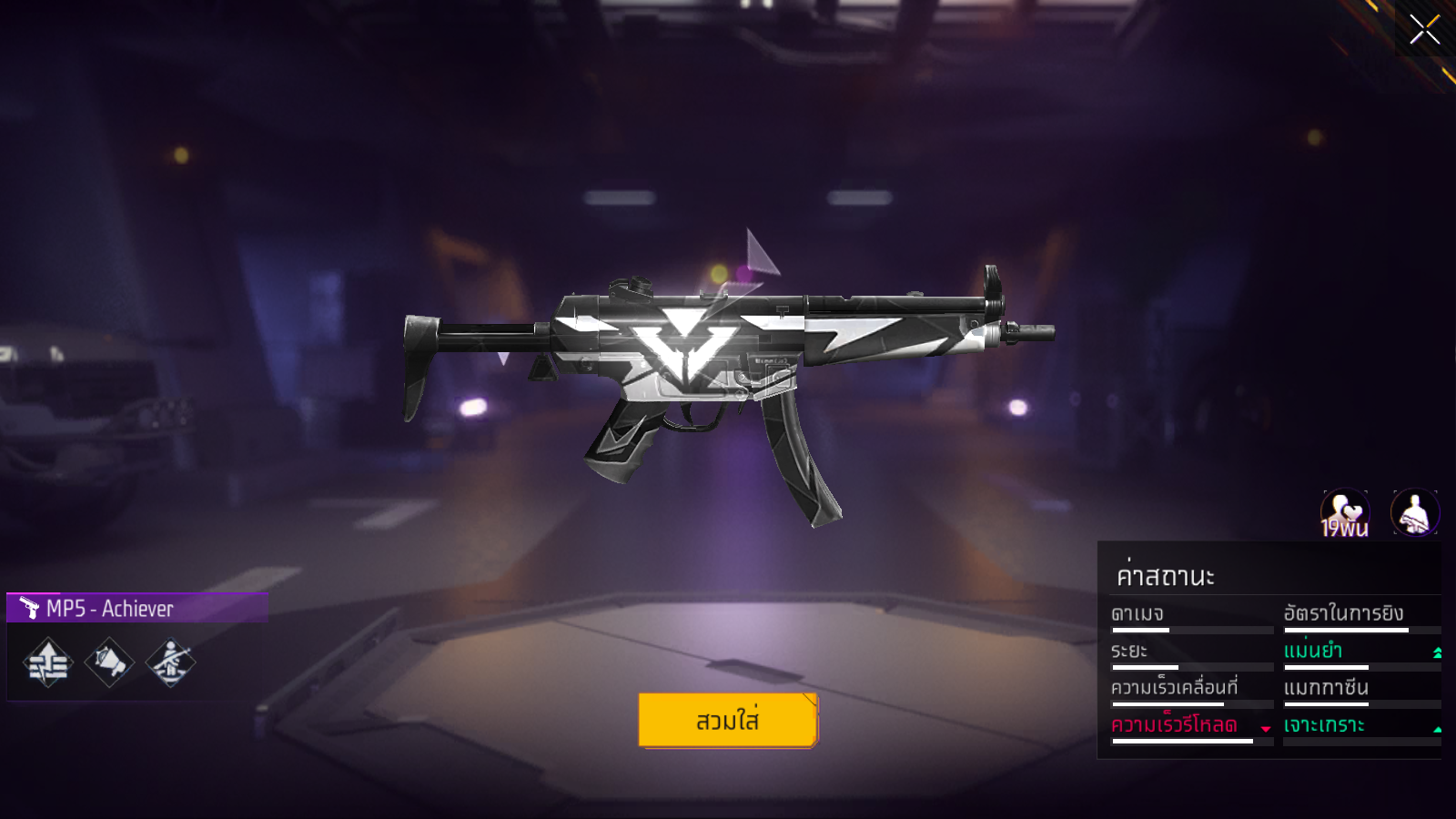This screenshot has height=819, width=1456.
Task: Select the upward arrow wall skill icon
Action: pos(47,662)
